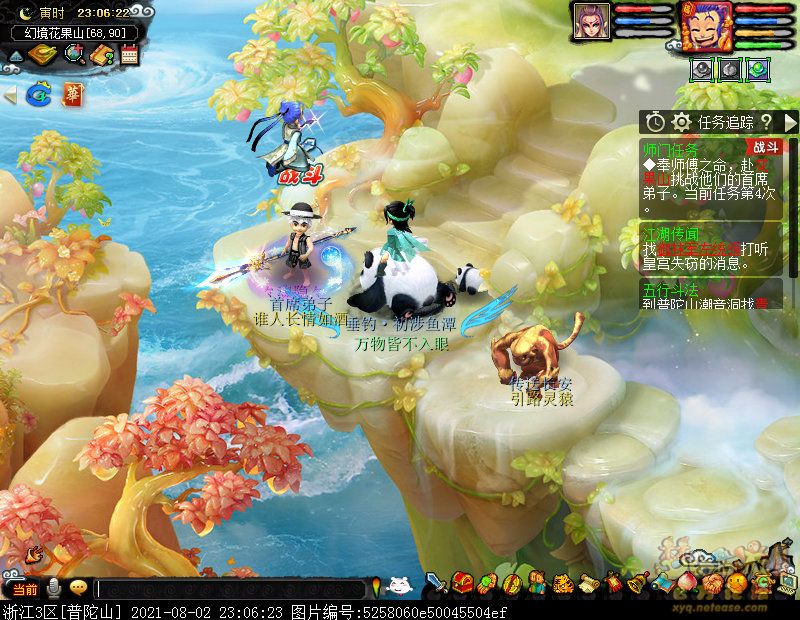Open the red treasure chest inventory icon
This screenshot has height=620, width=800.
(461, 582)
